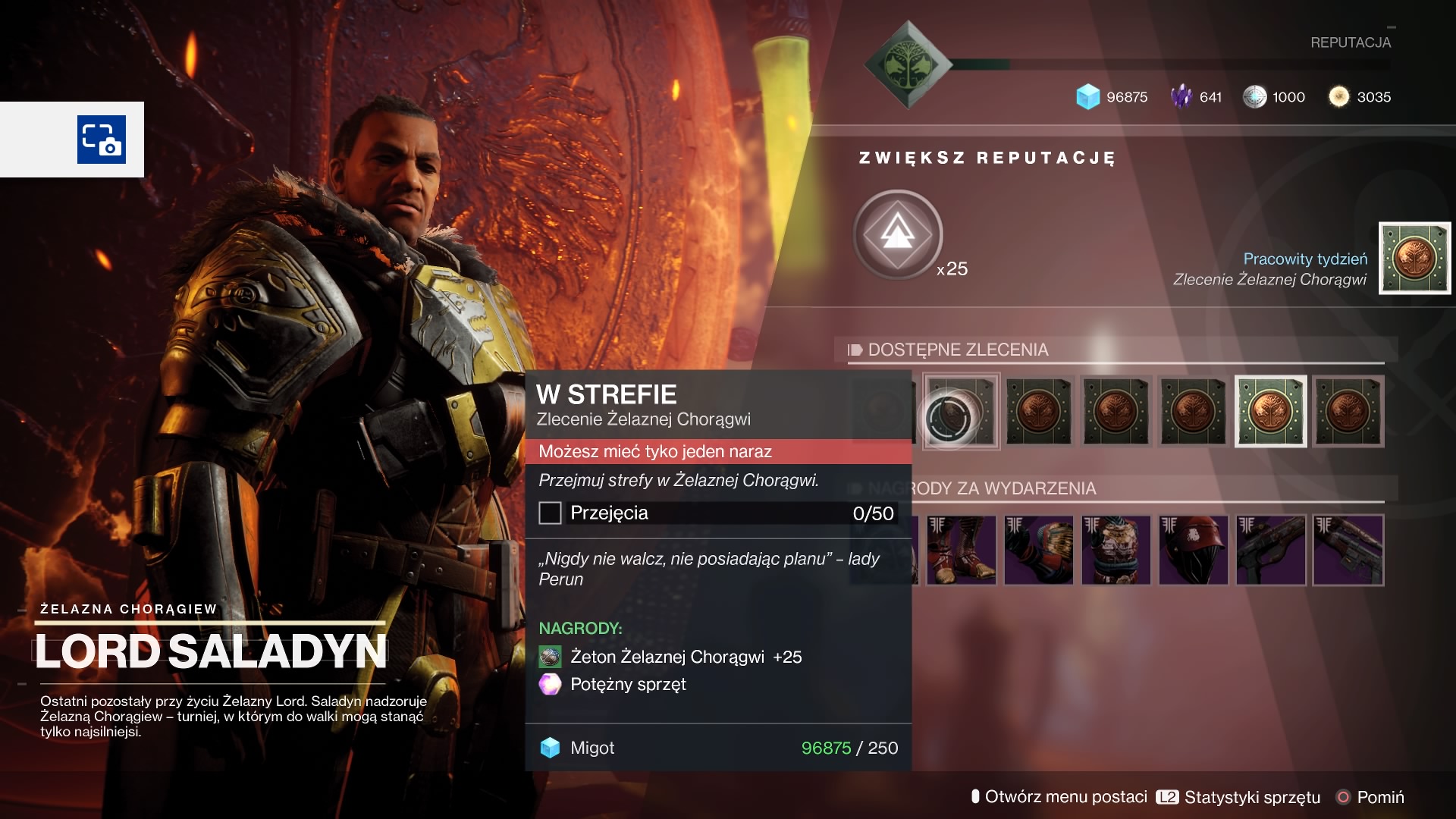Pick the chest armor reward
This screenshot has height=819, width=1456.
[x=1116, y=550]
